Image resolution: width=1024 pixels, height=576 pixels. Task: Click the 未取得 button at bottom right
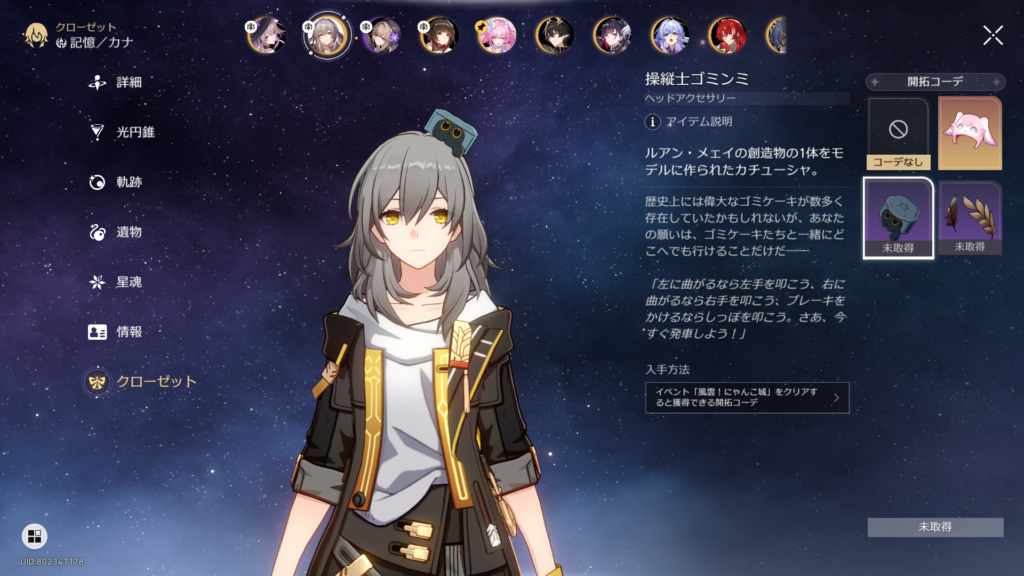point(935,527)
